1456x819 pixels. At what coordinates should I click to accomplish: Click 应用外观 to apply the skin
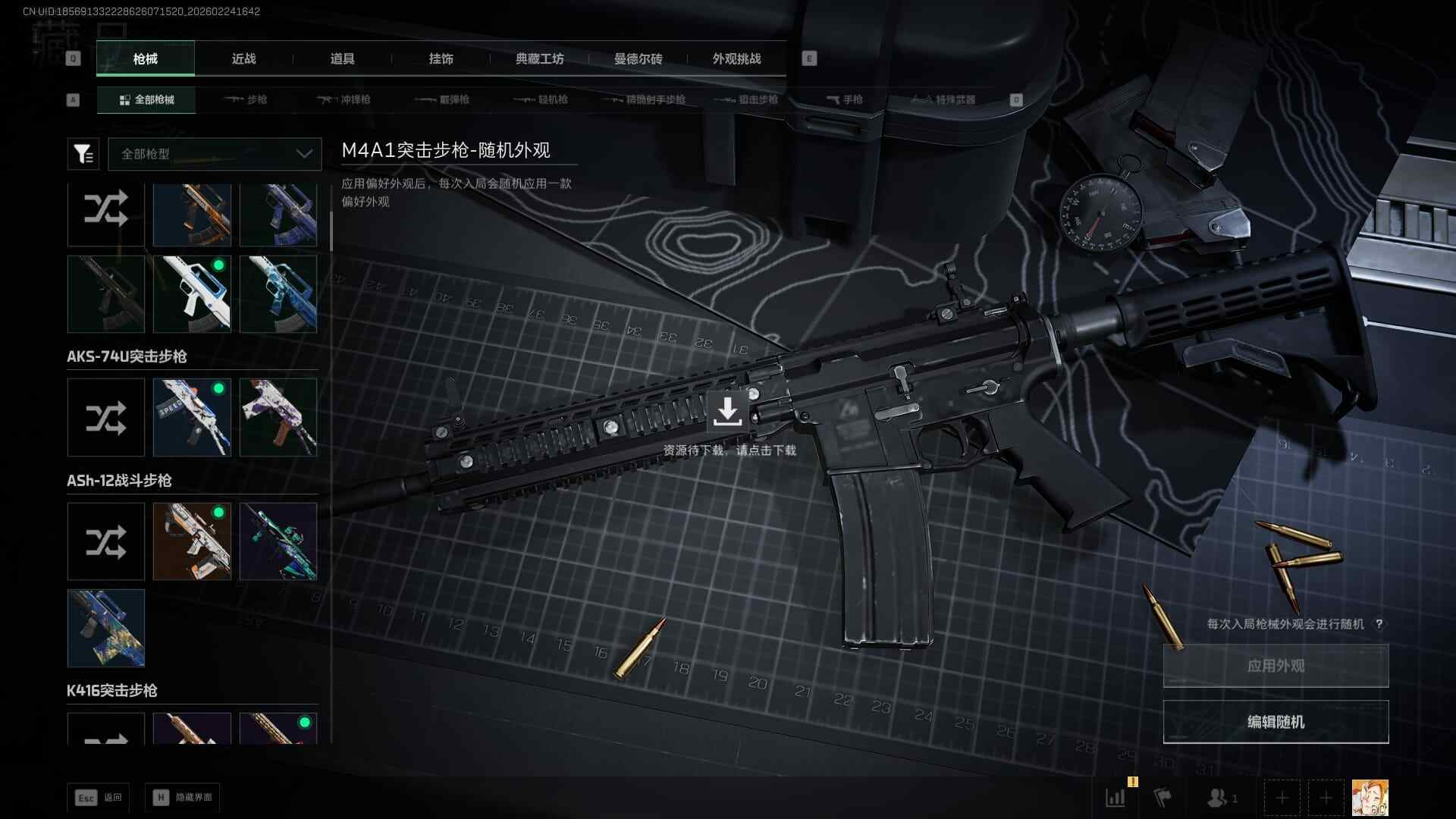1276,666
